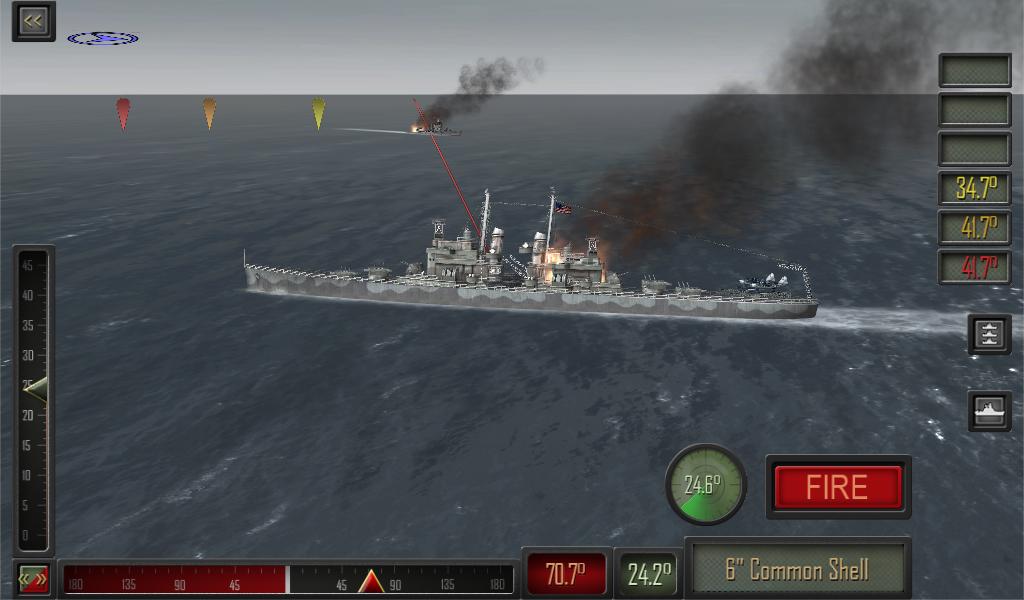Click the single ship silhouette button
The height and width of the screenshot is (600, 1024).
pos(989,410)
